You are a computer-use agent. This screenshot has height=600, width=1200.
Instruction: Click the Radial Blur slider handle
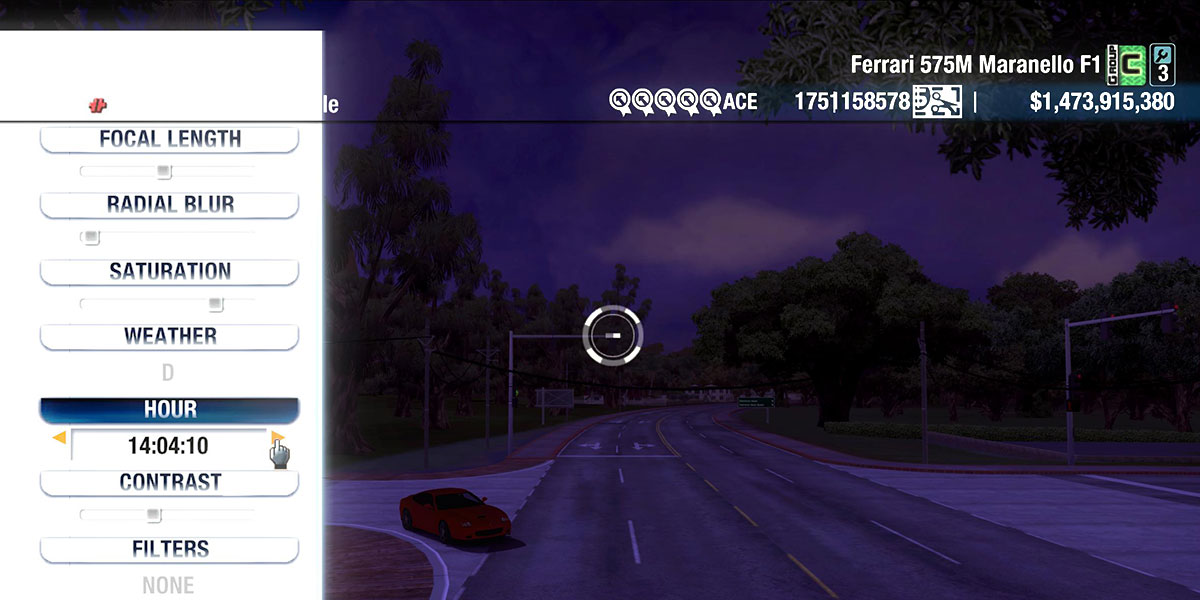(91, 238)
